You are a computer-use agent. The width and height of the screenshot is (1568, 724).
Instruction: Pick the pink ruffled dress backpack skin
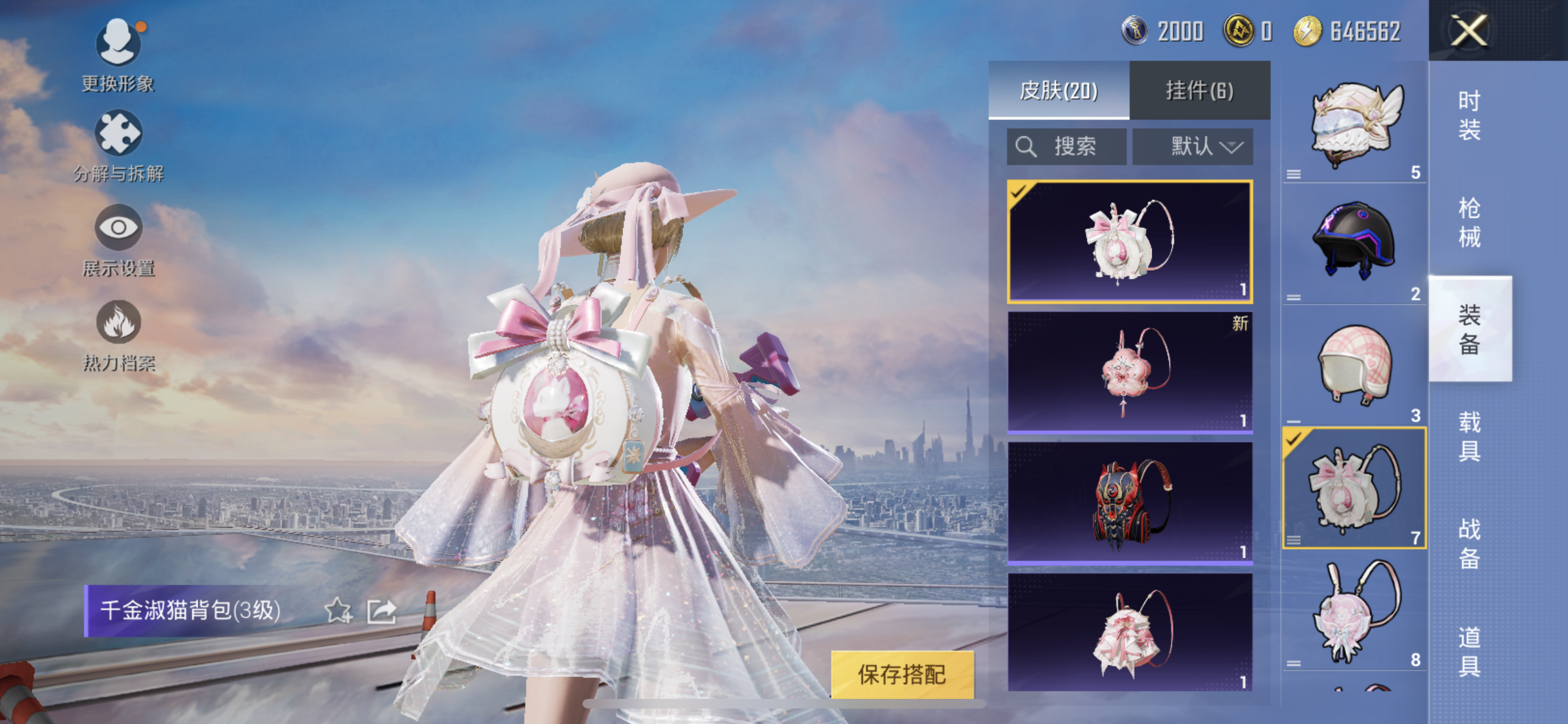[1130, 633]
